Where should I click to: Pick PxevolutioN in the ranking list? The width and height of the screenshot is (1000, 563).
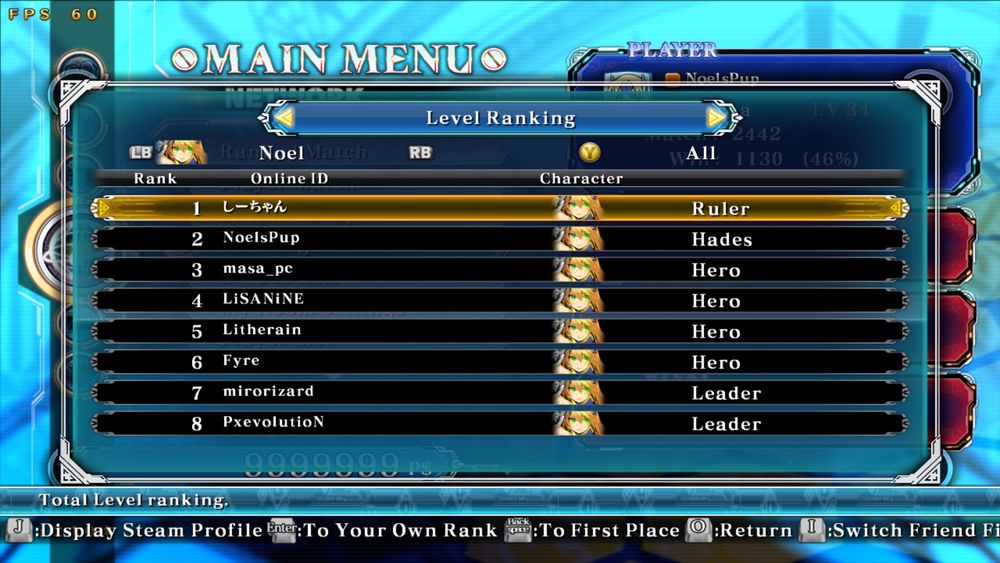(500, 423)
